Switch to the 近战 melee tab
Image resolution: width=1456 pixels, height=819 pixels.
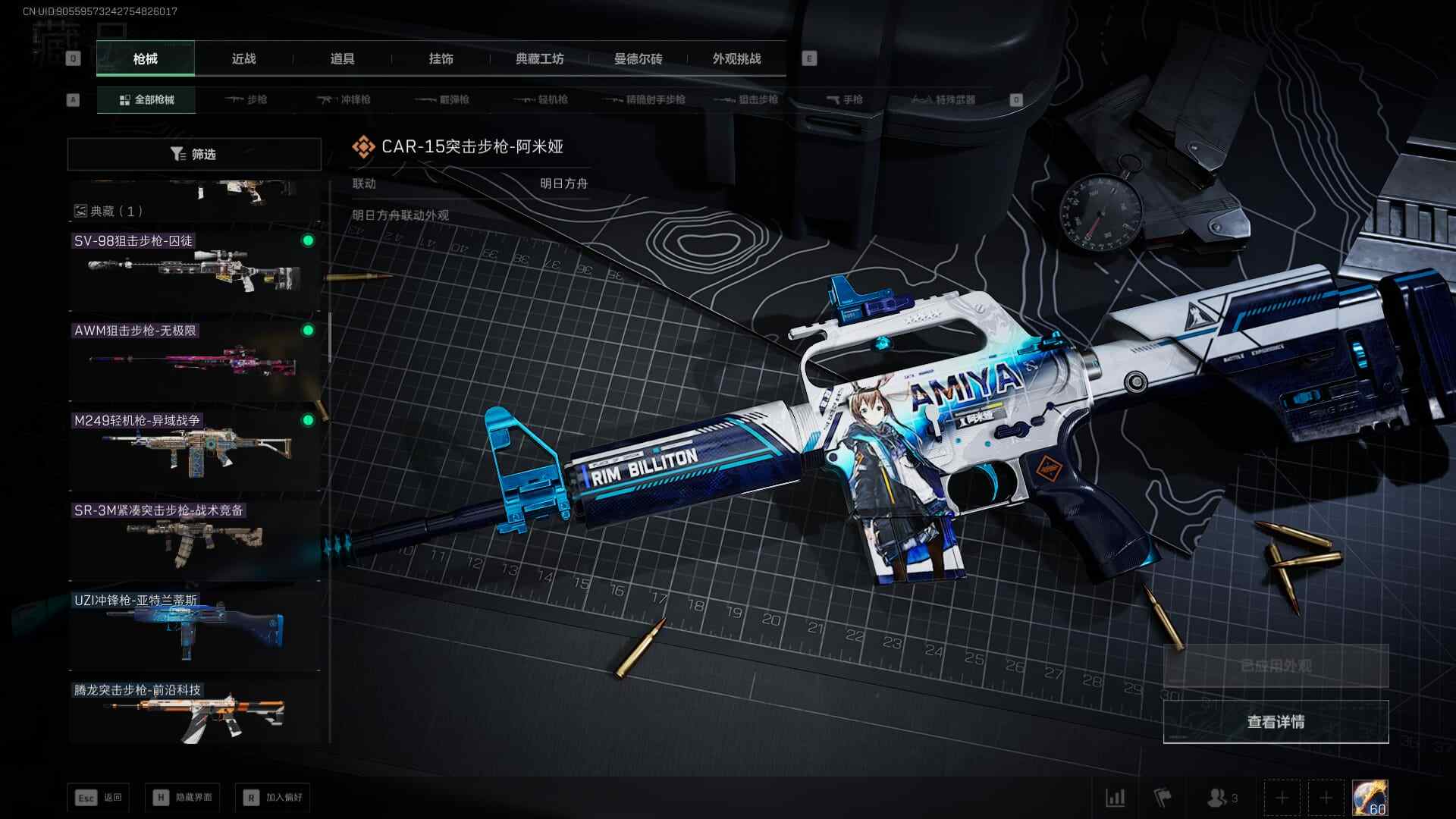point(243,58)
